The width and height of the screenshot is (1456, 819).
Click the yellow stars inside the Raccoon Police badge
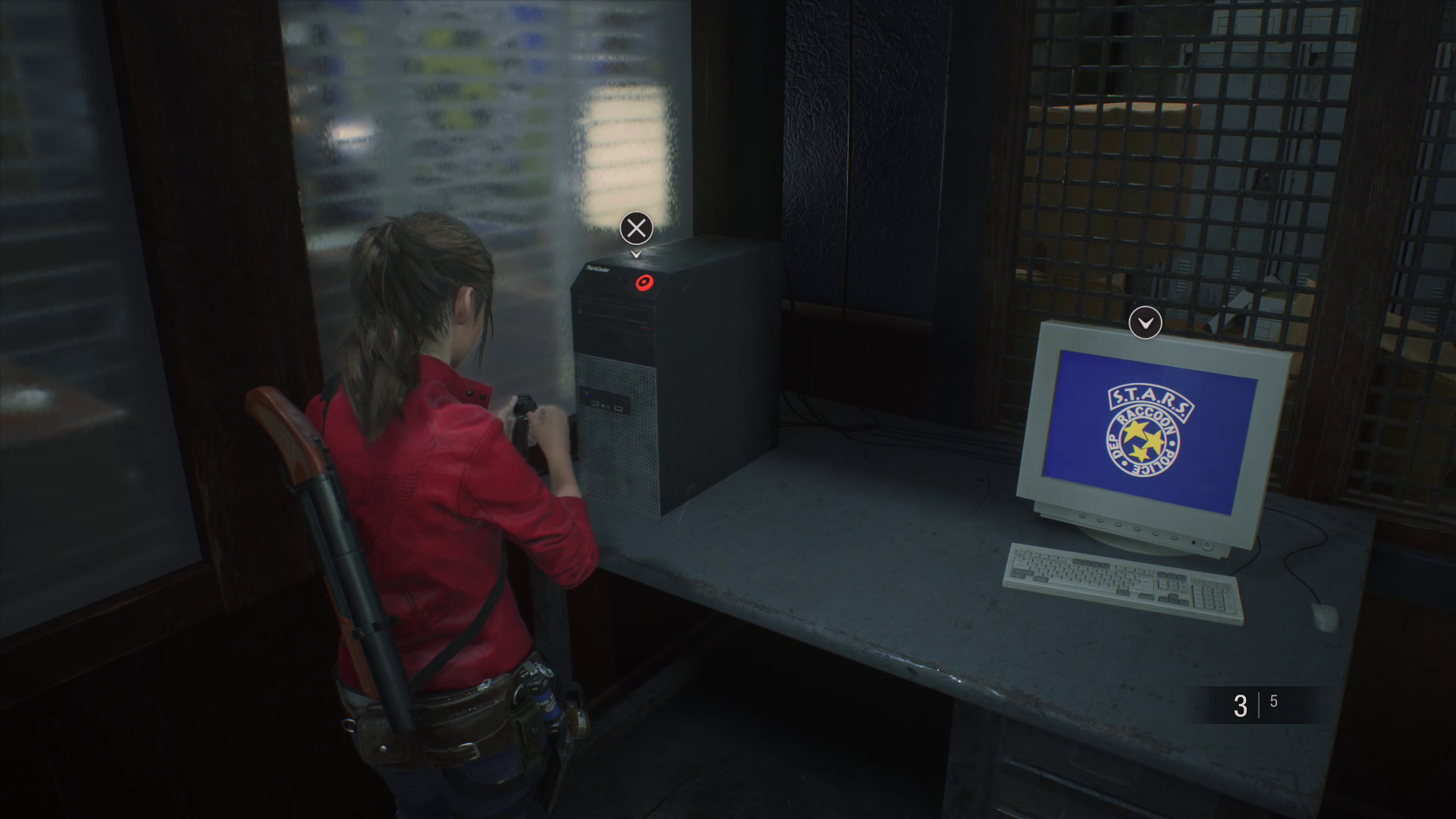[1141, 440]
